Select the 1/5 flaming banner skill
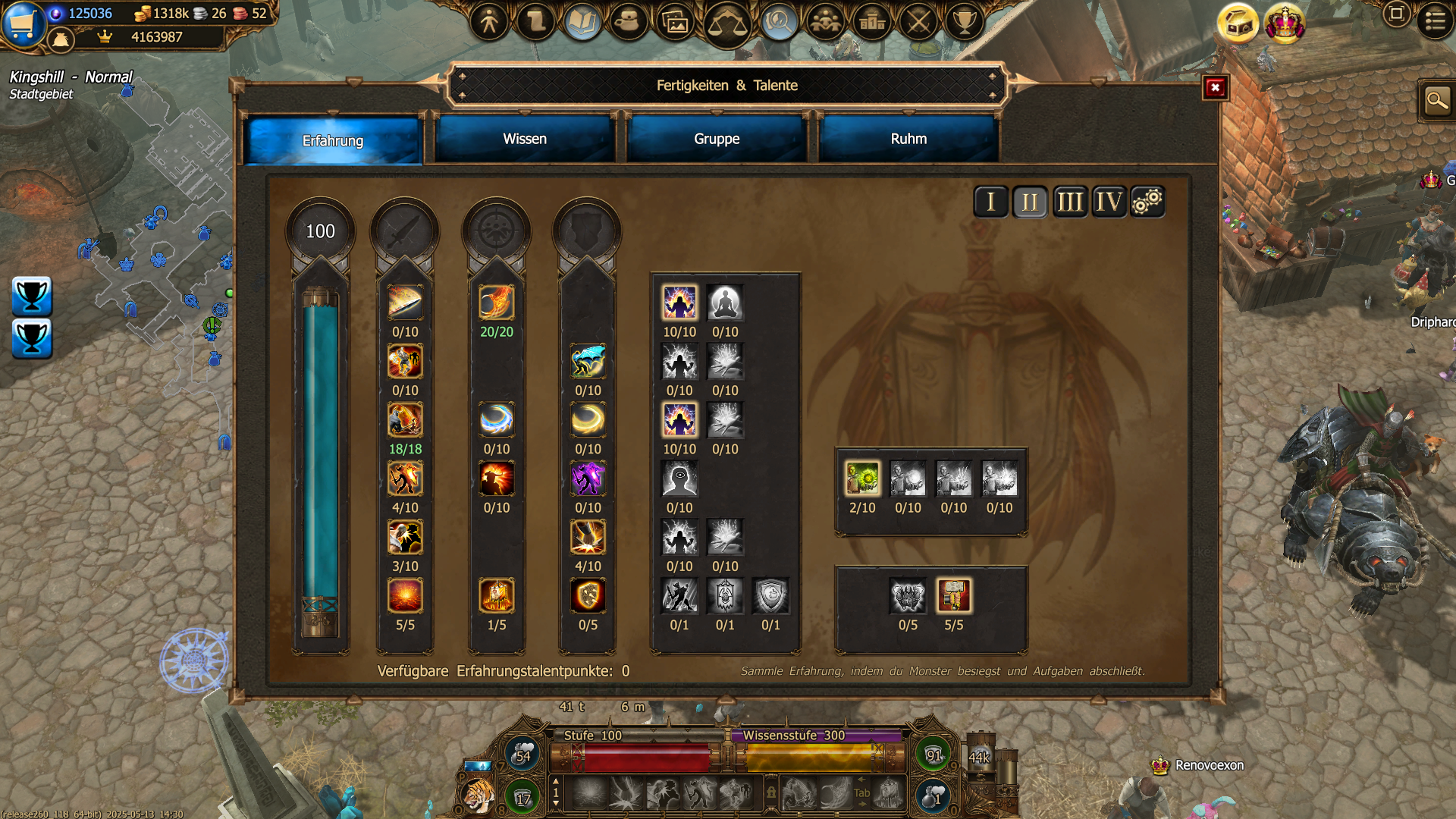 click(496, 596)
